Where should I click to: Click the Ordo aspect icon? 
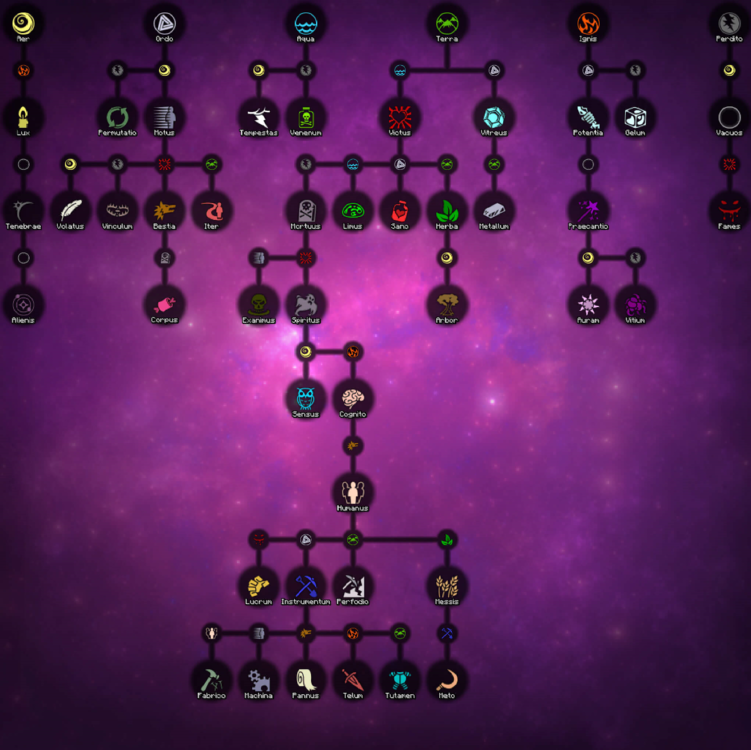click(x=164, y=21)
